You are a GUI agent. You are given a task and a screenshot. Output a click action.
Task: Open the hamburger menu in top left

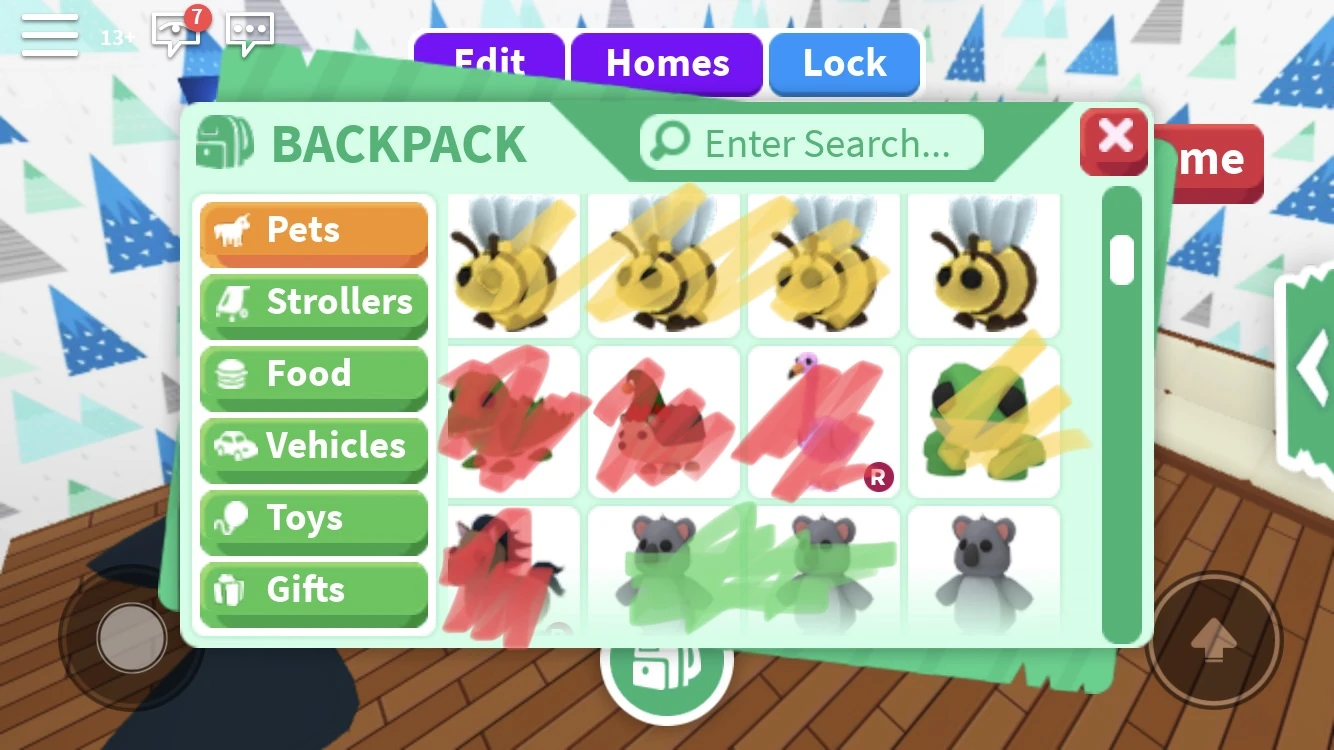49,33
